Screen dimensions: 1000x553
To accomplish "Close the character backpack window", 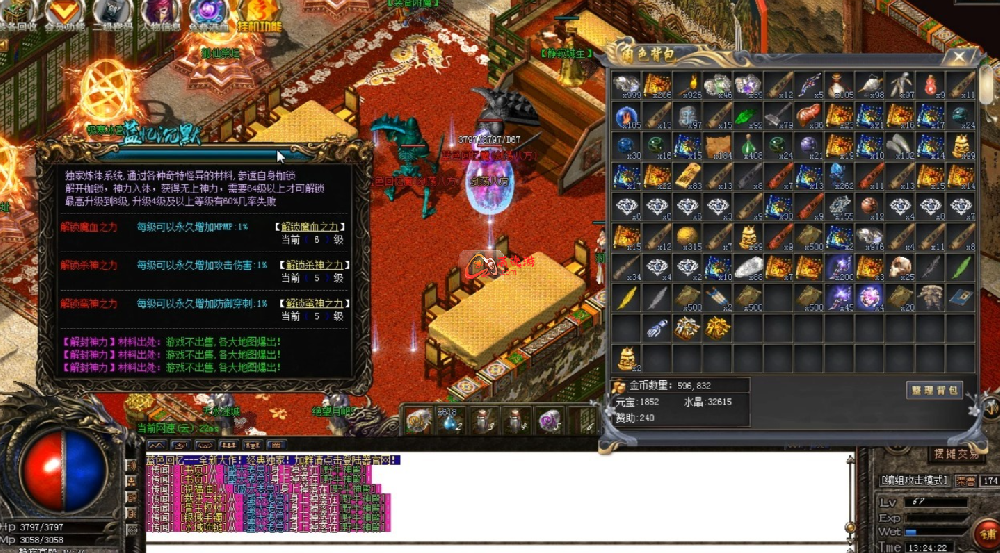I will 961,56.
